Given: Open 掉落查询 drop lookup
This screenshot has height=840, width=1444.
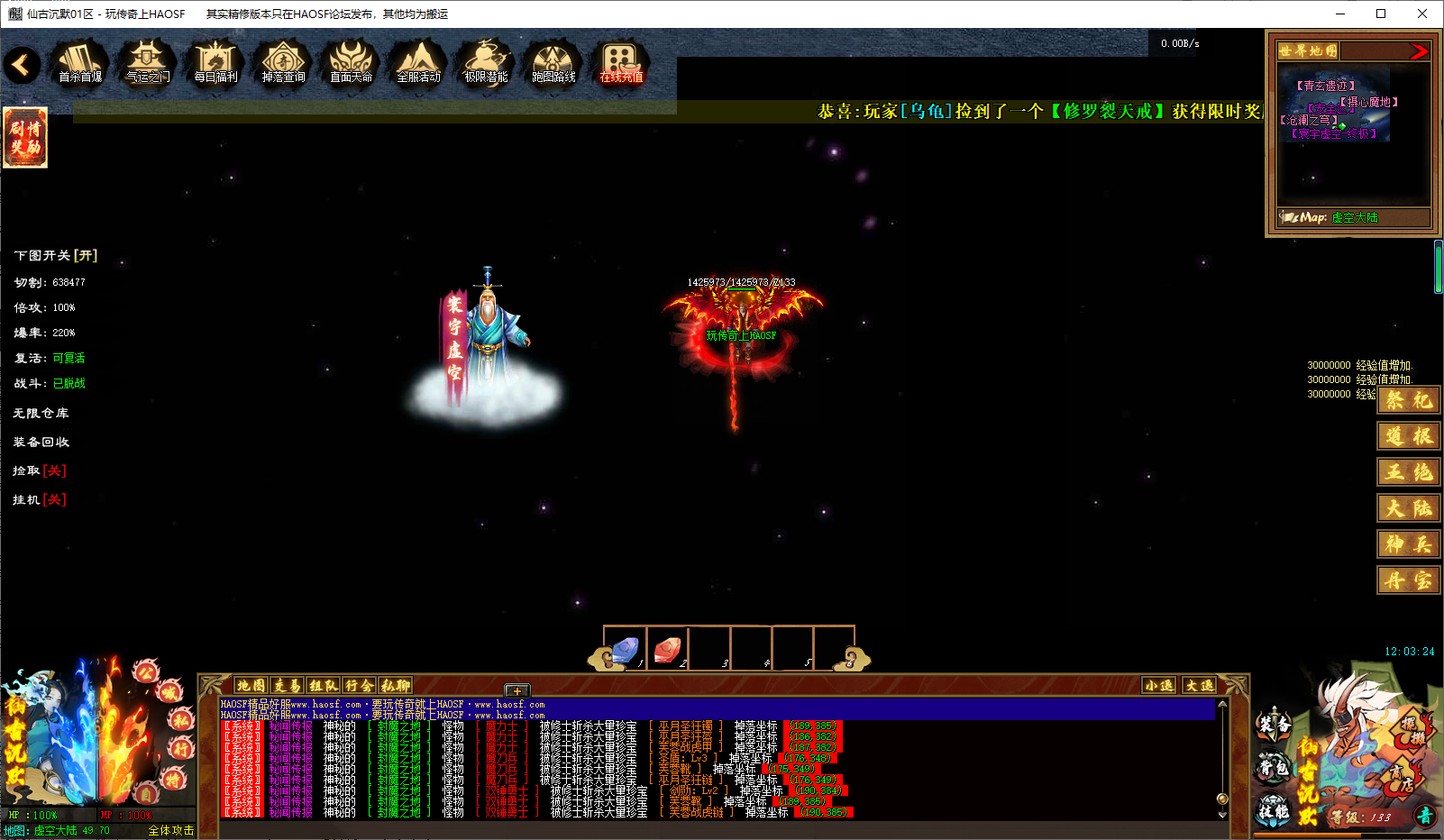Looking at the screenshot, I should coord(283,63).
